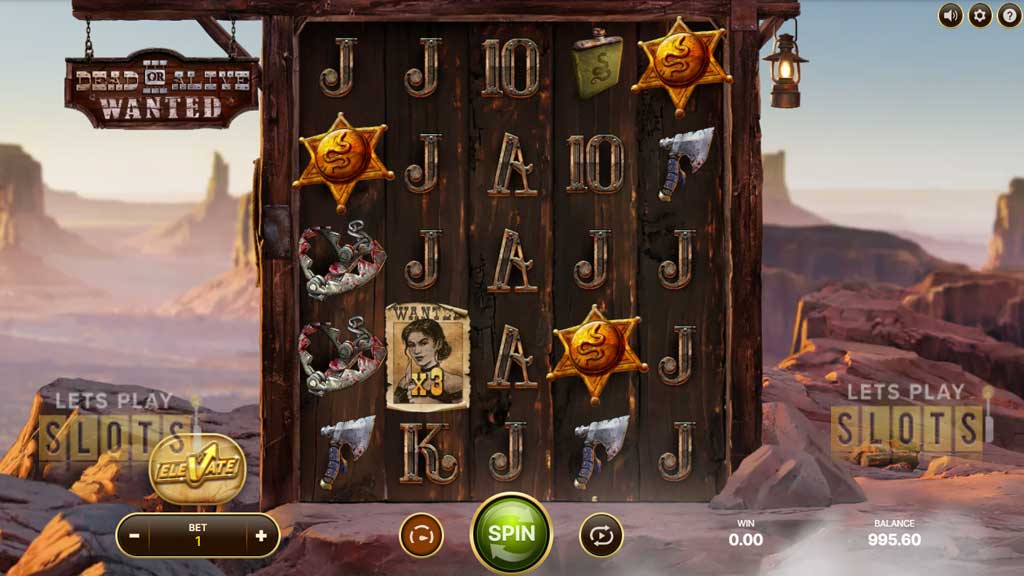Decrease the bet with the minus button

click(x=135, y=535)
